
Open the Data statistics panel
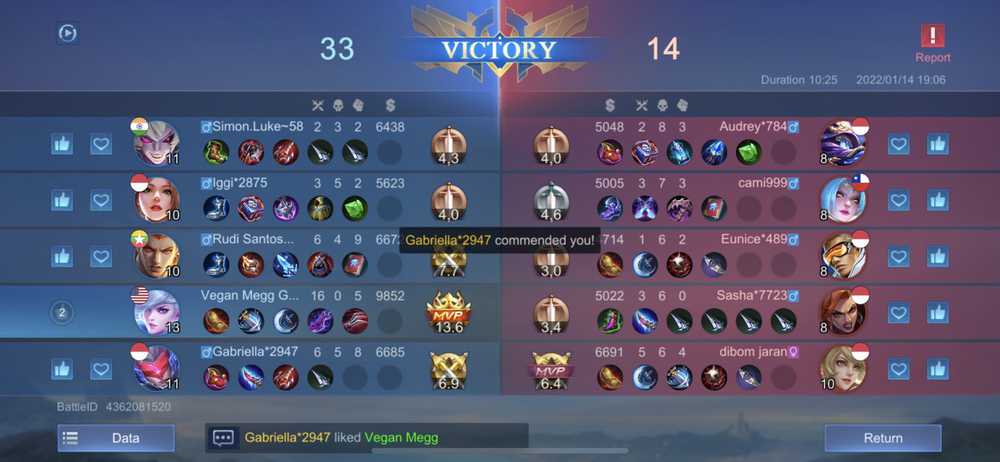pyautogui.click(x=116, y=438)
